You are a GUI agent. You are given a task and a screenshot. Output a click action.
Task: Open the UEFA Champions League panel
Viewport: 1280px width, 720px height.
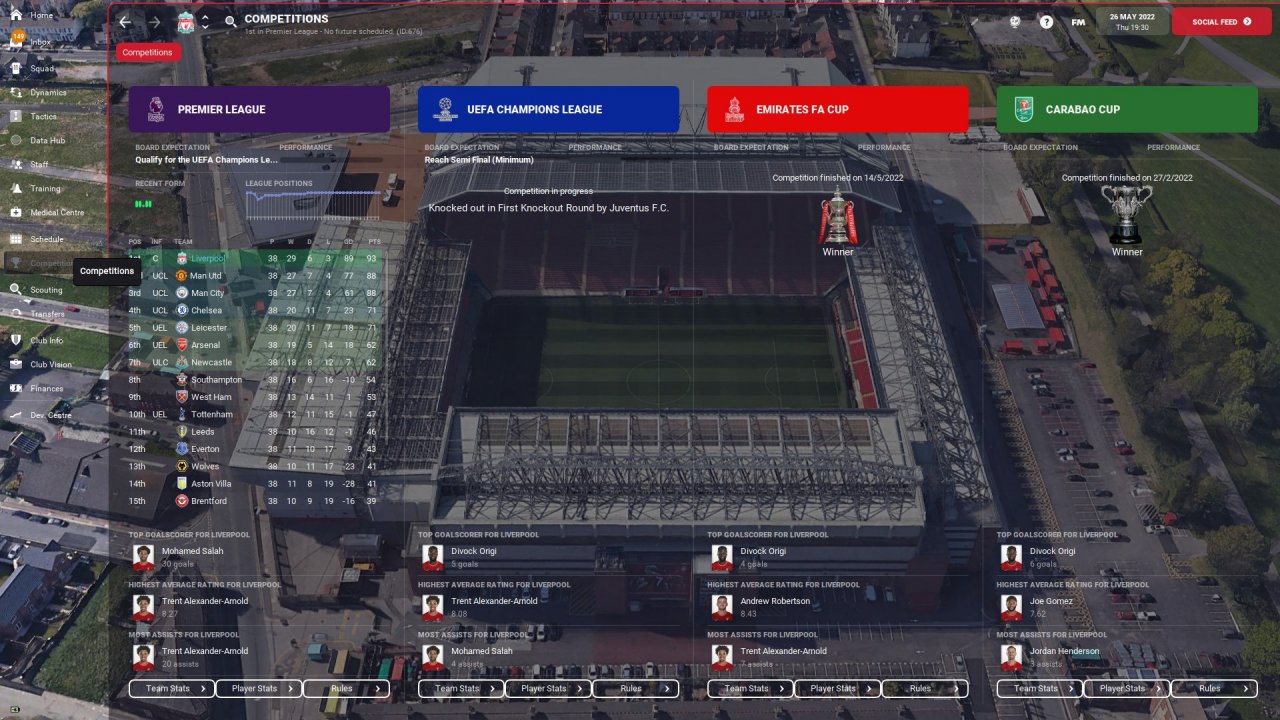point(548,109)
